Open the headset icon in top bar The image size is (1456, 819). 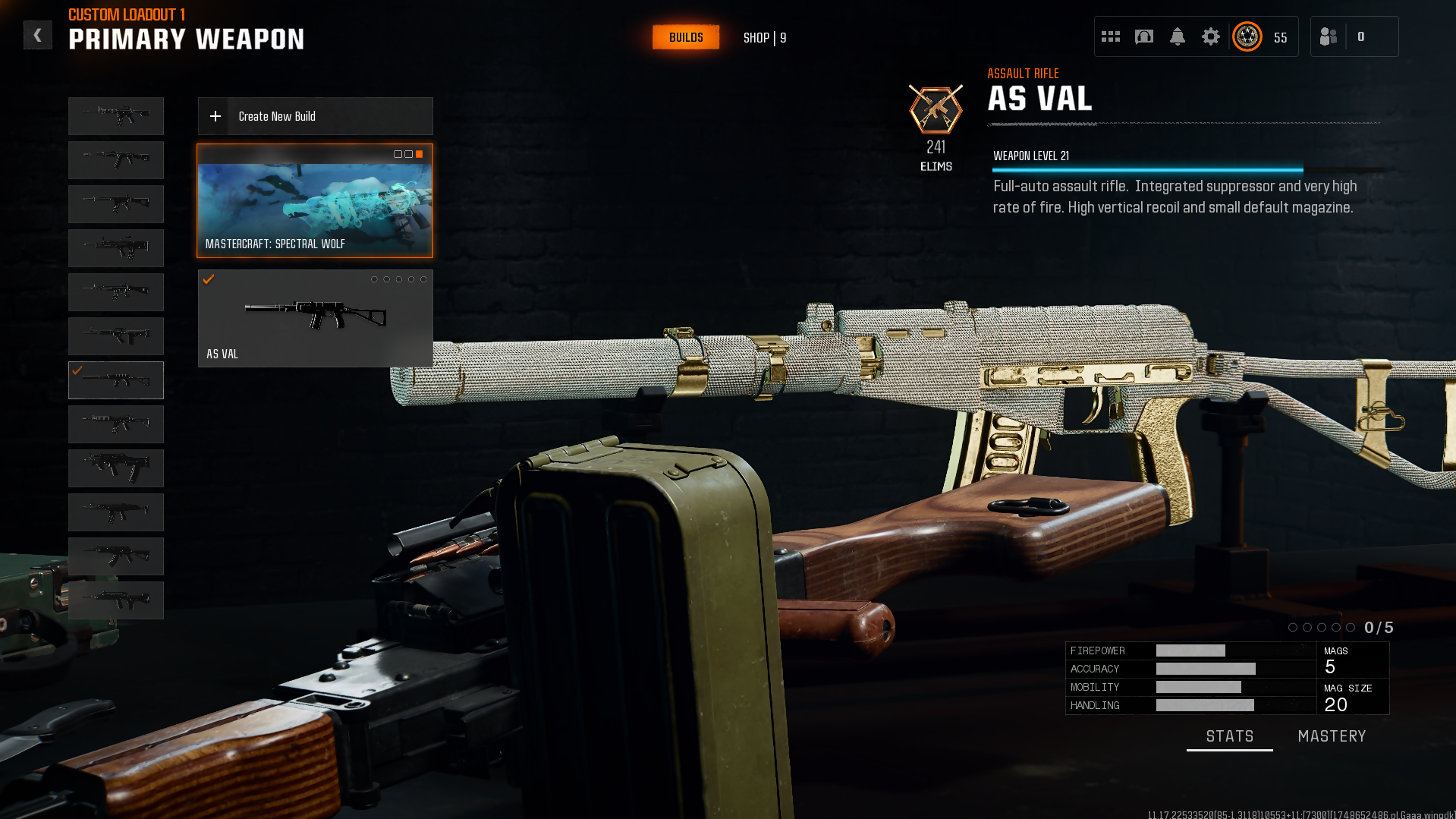tap(1143, 36)
